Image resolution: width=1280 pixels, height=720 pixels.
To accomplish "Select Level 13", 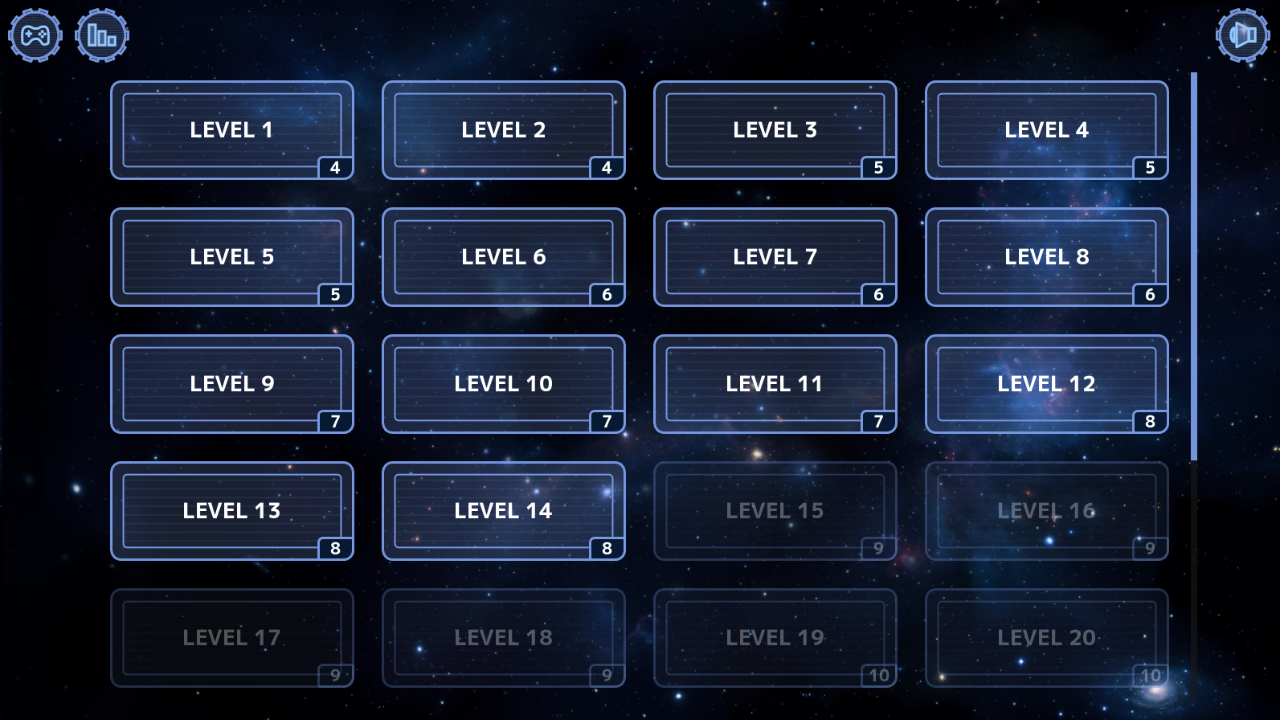I will tap(231, 511).
